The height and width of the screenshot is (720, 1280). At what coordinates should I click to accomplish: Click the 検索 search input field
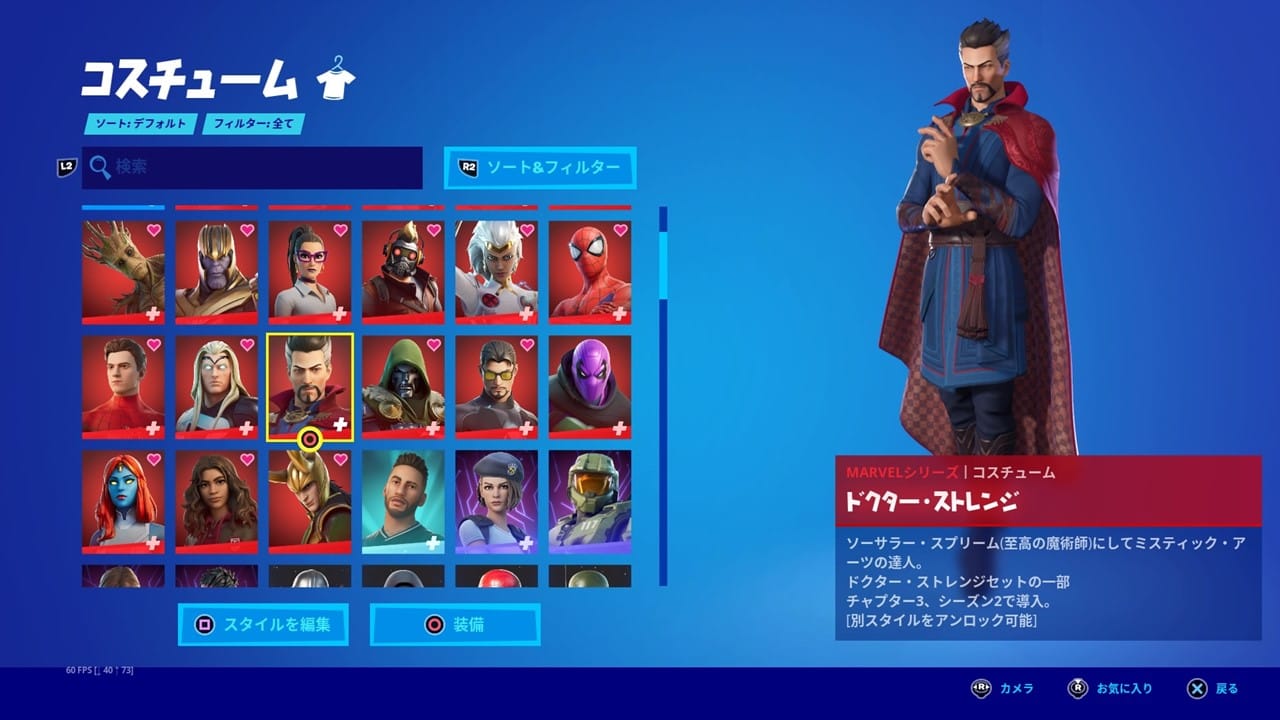click(250, 168)
